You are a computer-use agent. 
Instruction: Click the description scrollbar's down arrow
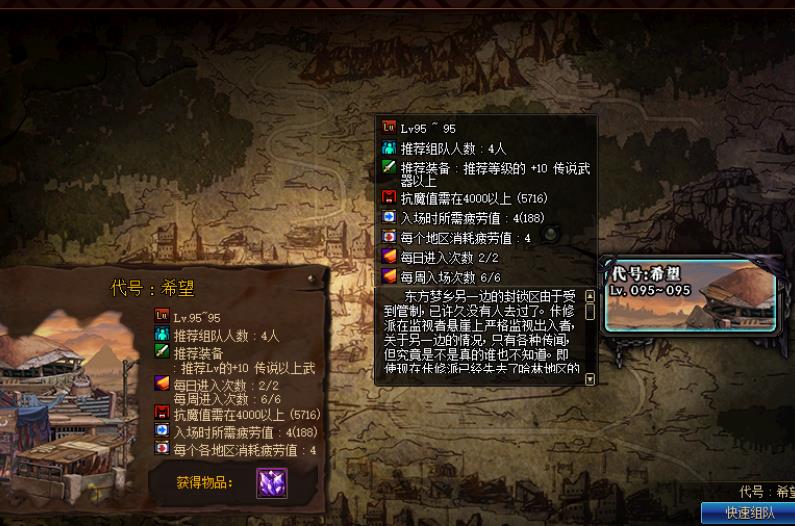point(589,379)
